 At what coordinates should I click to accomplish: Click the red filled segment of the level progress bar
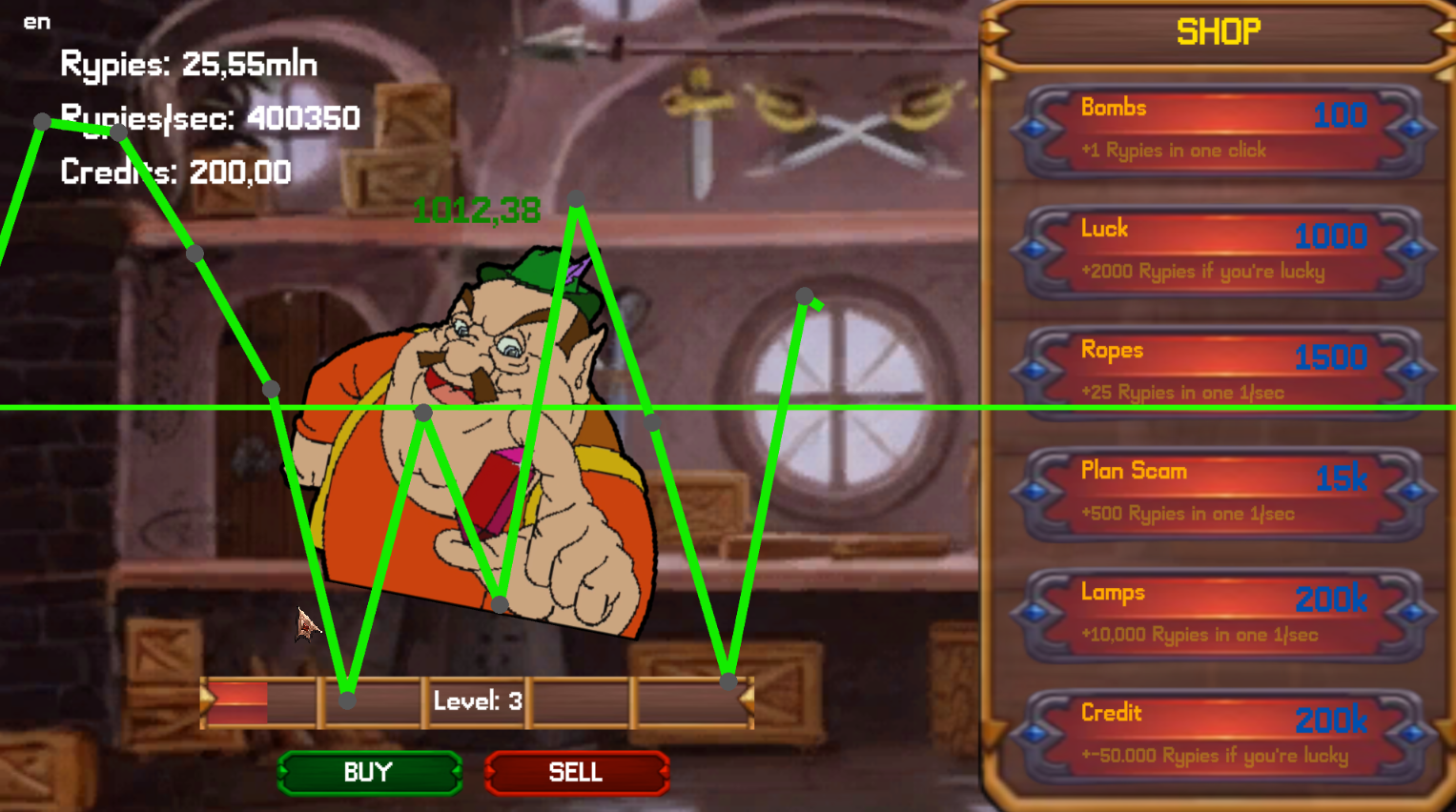236,702
